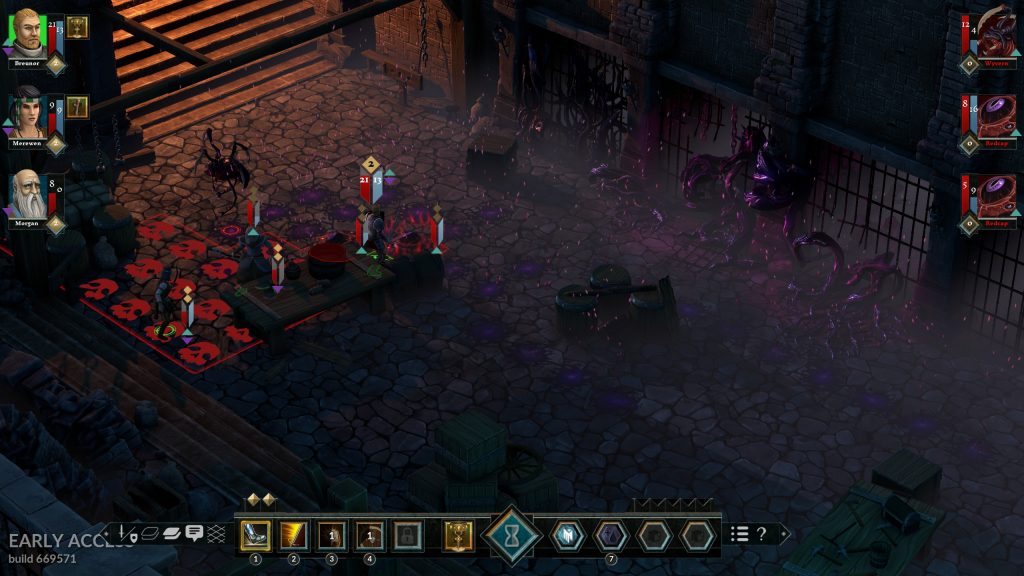This screenshot has height=576, width=1024.
Task: Click the locked padlock ability slot
Action: pyautogui.click(x=407, y=536)
